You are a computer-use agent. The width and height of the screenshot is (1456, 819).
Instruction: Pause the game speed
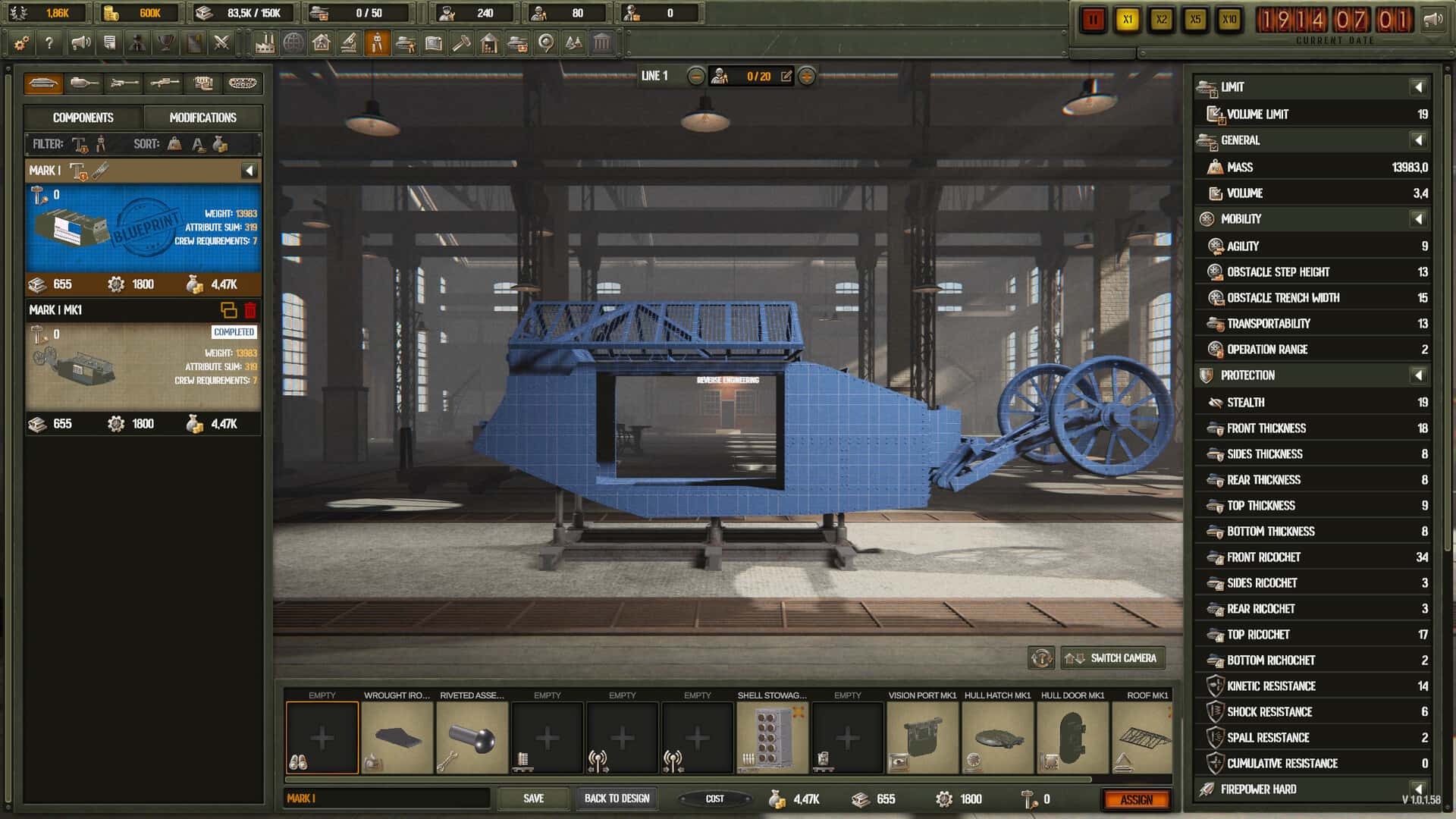[1093, 20]
